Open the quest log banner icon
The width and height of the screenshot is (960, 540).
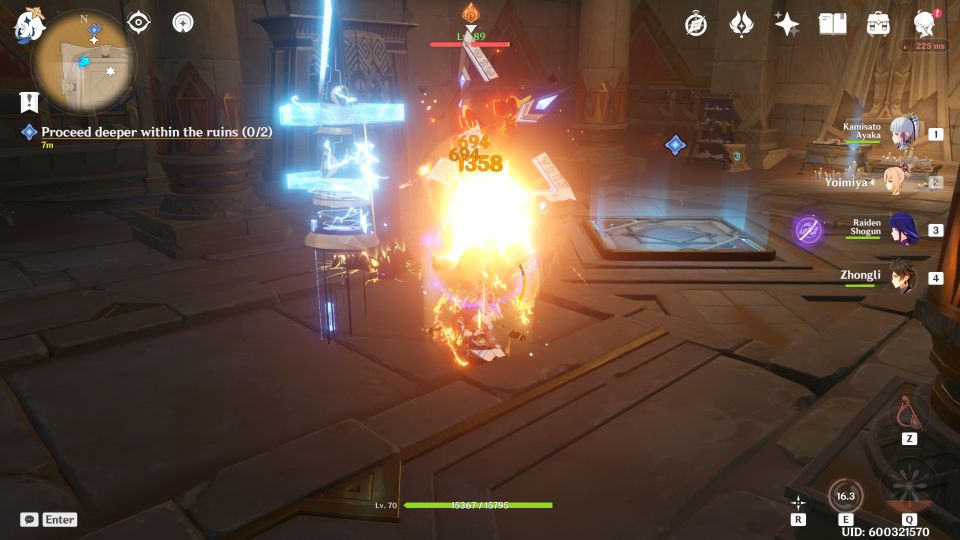(x=28, y=101)
